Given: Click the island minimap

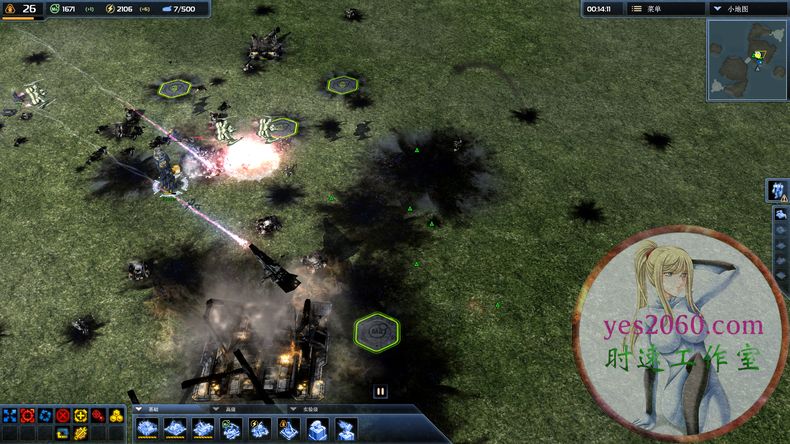Looking at the screenshot, I should (x=747, y=60).
